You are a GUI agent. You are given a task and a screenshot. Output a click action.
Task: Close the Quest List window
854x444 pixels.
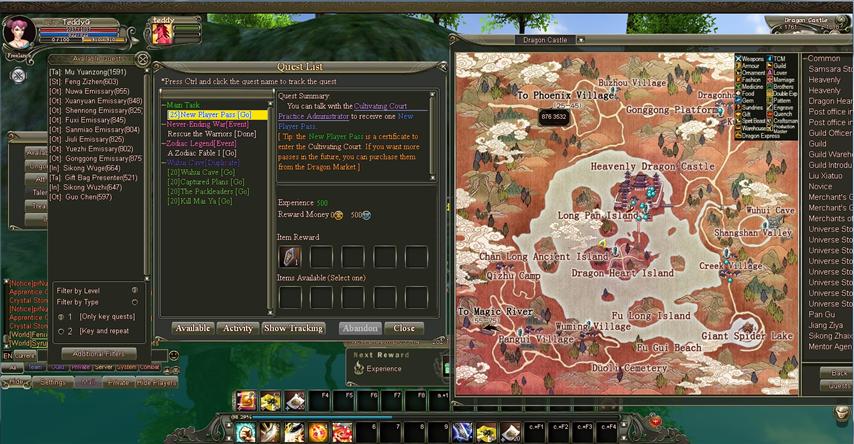pyautogui.click(x=404, y=328)
